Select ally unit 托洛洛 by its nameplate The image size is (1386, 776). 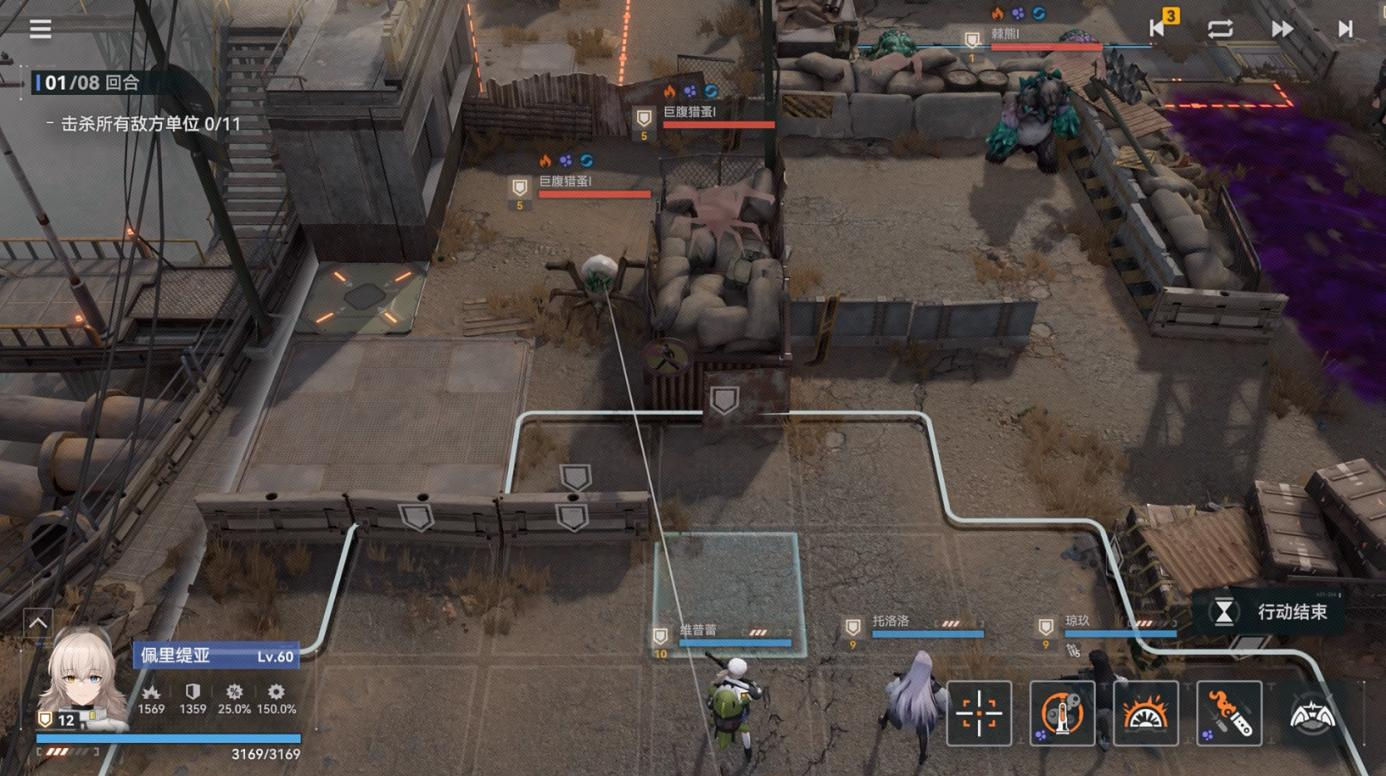coord(913,625)
